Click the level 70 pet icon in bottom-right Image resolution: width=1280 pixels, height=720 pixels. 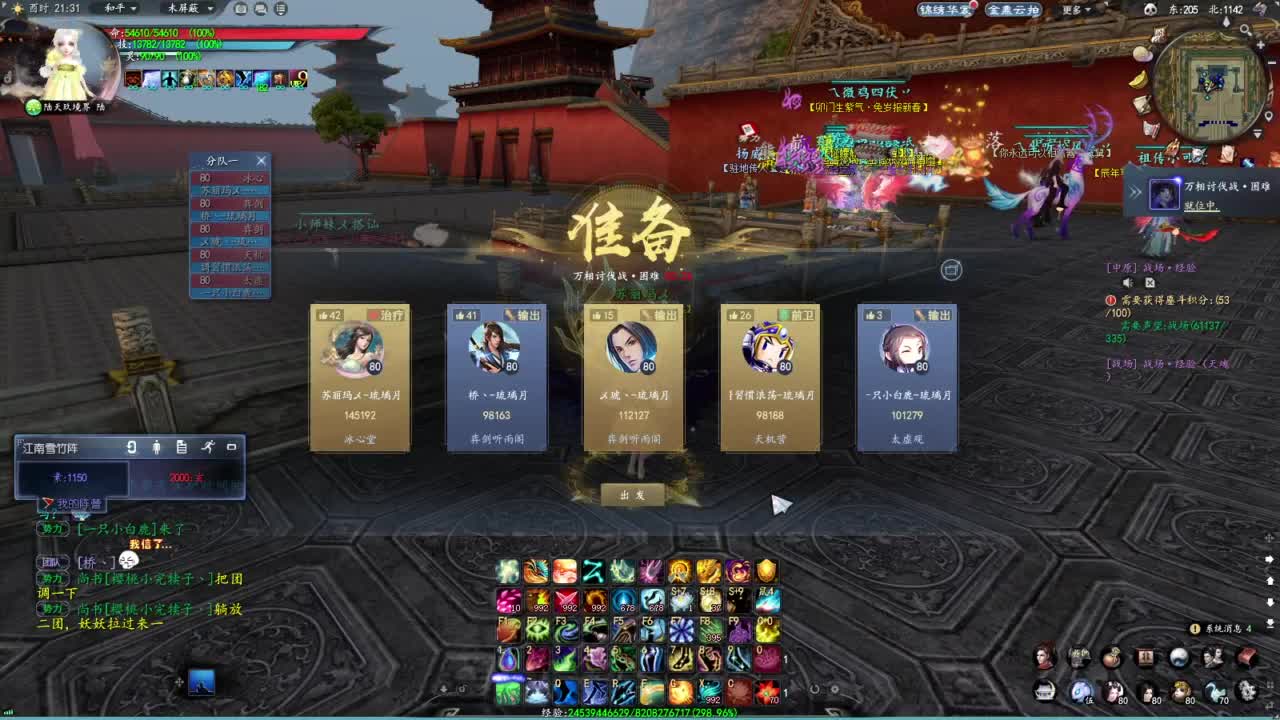(x=1214, y=690)
